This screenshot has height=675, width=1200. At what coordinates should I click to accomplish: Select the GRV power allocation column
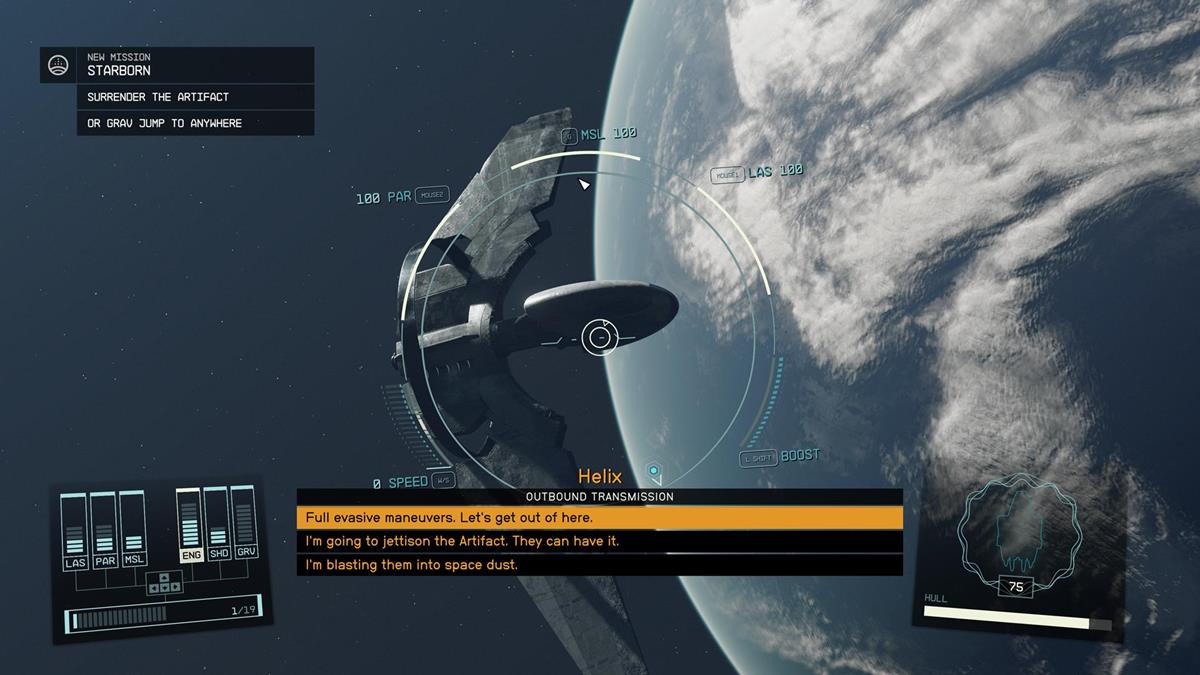pos(245,526)
